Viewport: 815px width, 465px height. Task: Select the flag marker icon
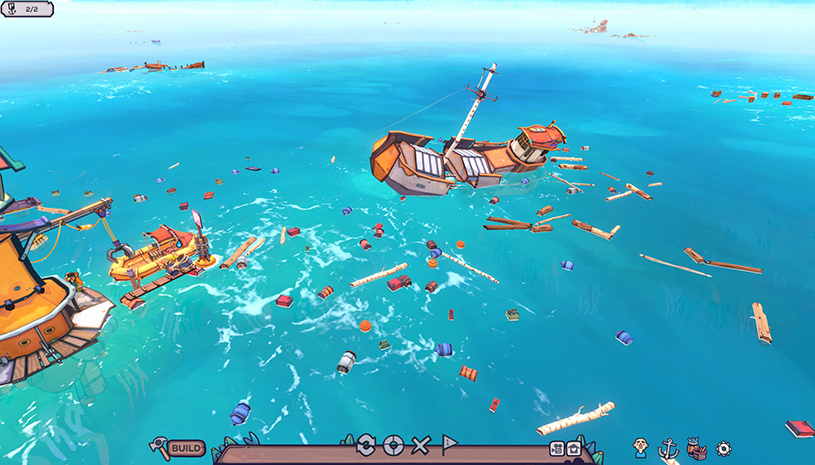coord(450,445)
